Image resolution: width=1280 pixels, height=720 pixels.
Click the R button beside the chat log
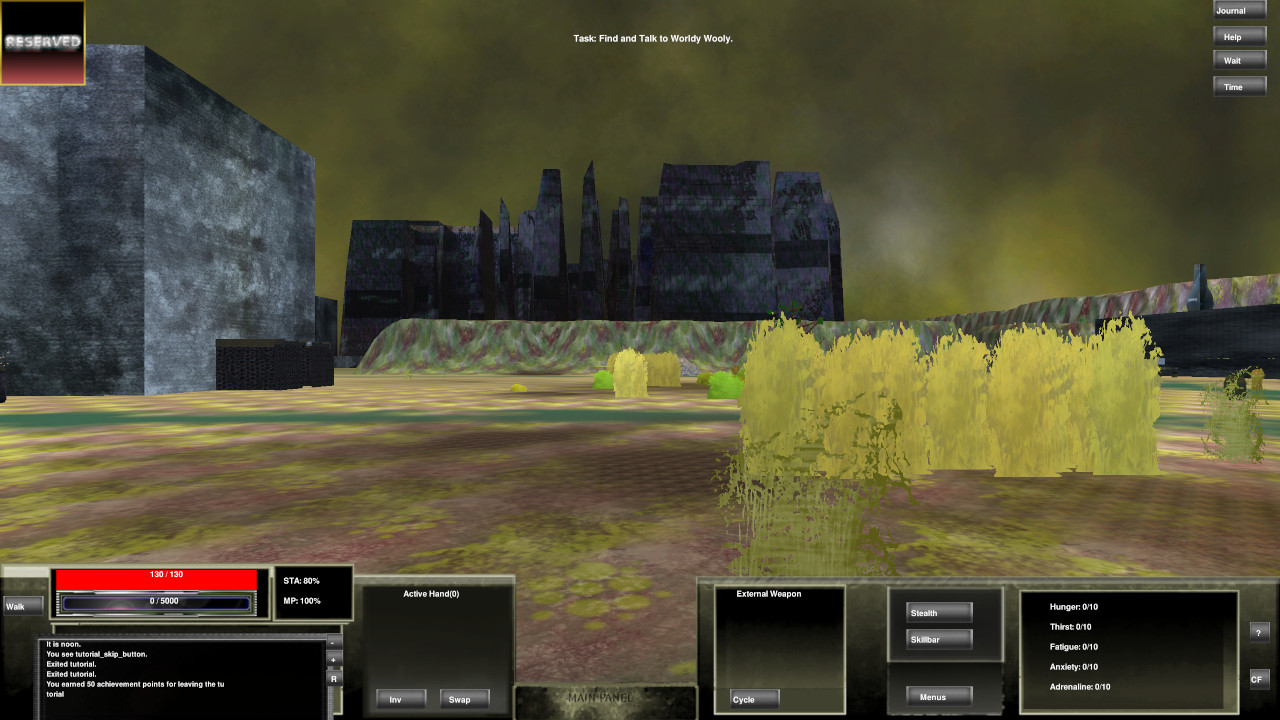tap(334, 678)
